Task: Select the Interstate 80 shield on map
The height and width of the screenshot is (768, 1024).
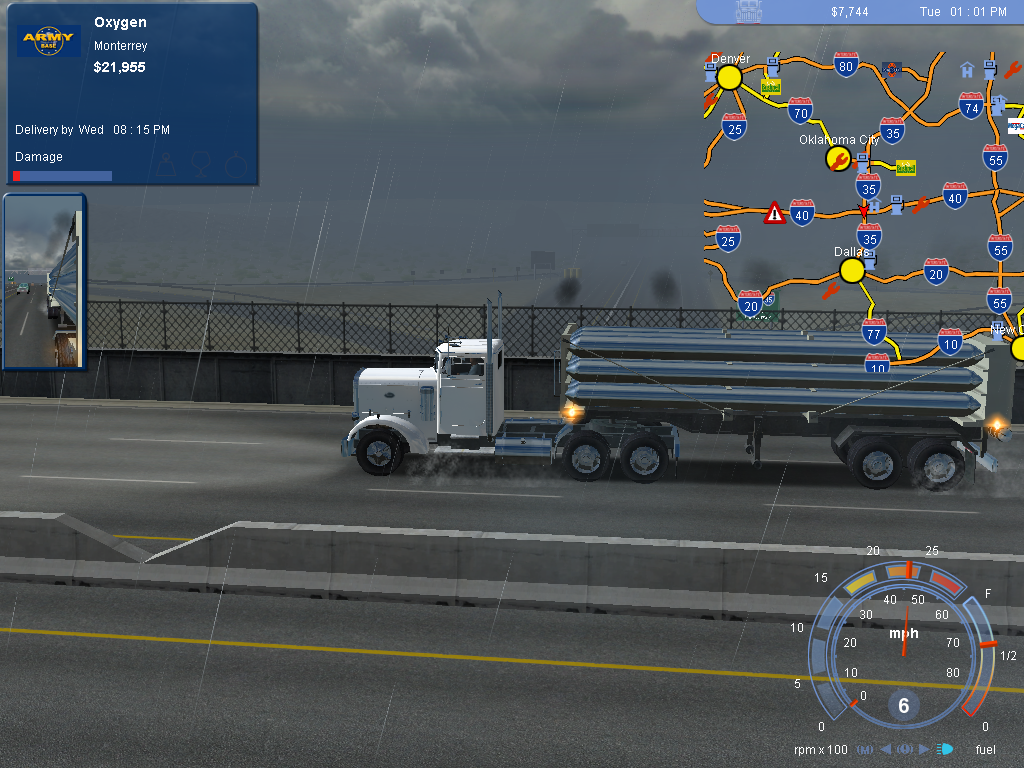Action: point(846,67)
